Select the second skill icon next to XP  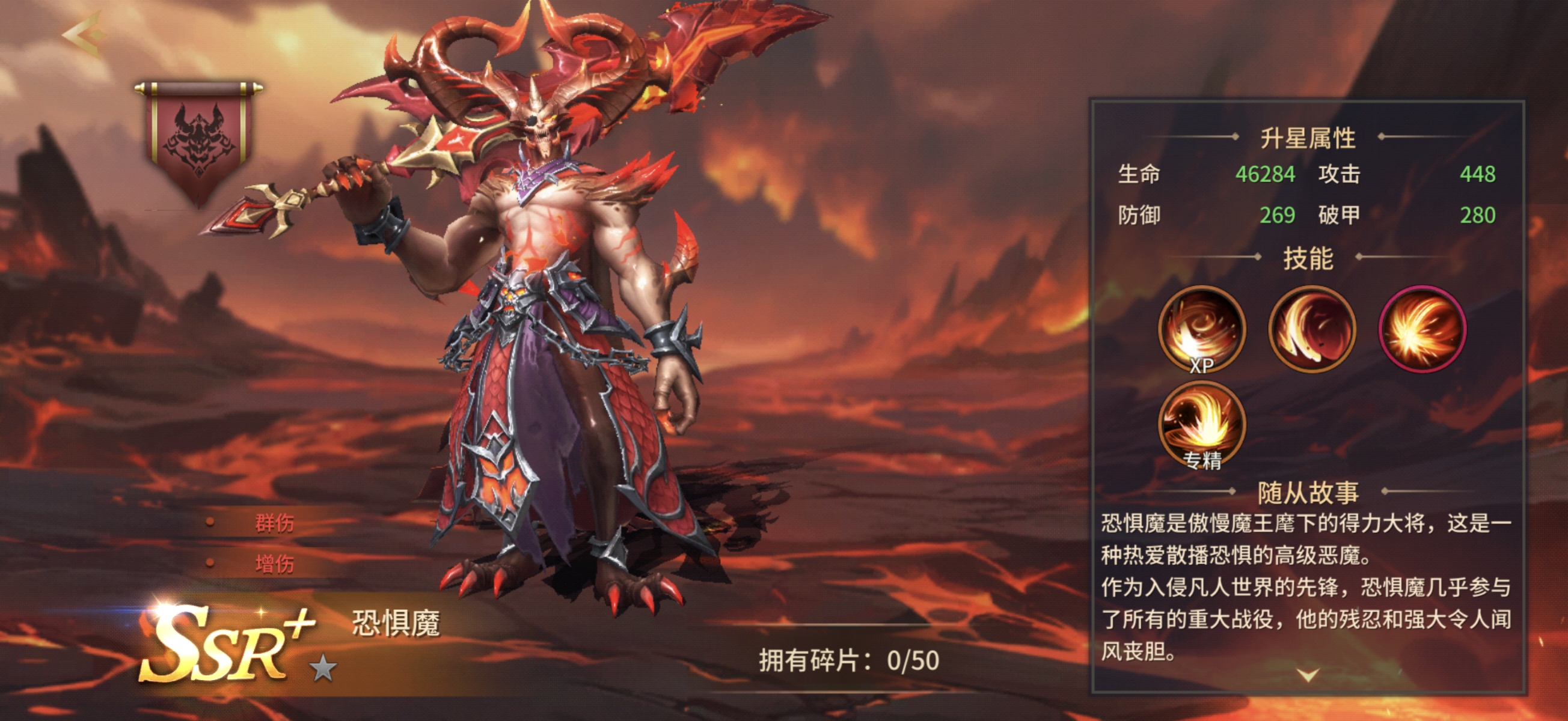coord(1312,330)
